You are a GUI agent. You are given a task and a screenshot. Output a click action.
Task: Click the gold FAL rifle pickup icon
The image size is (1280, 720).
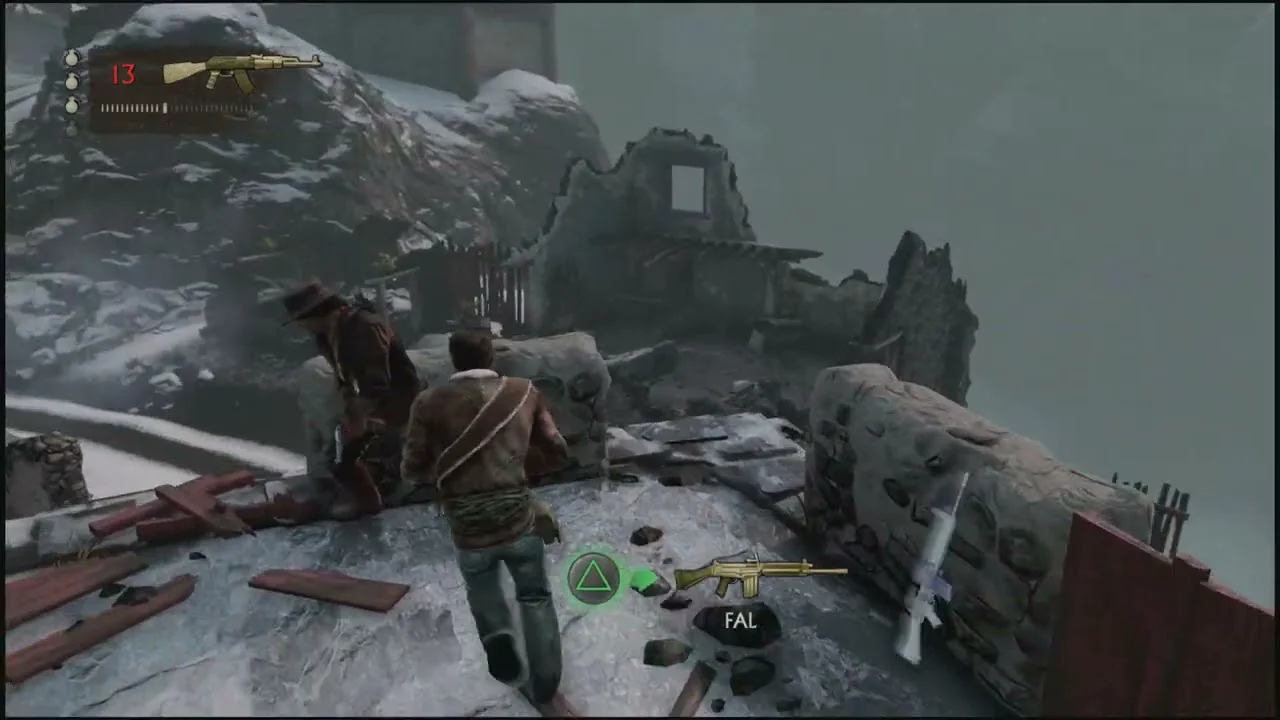760,575
